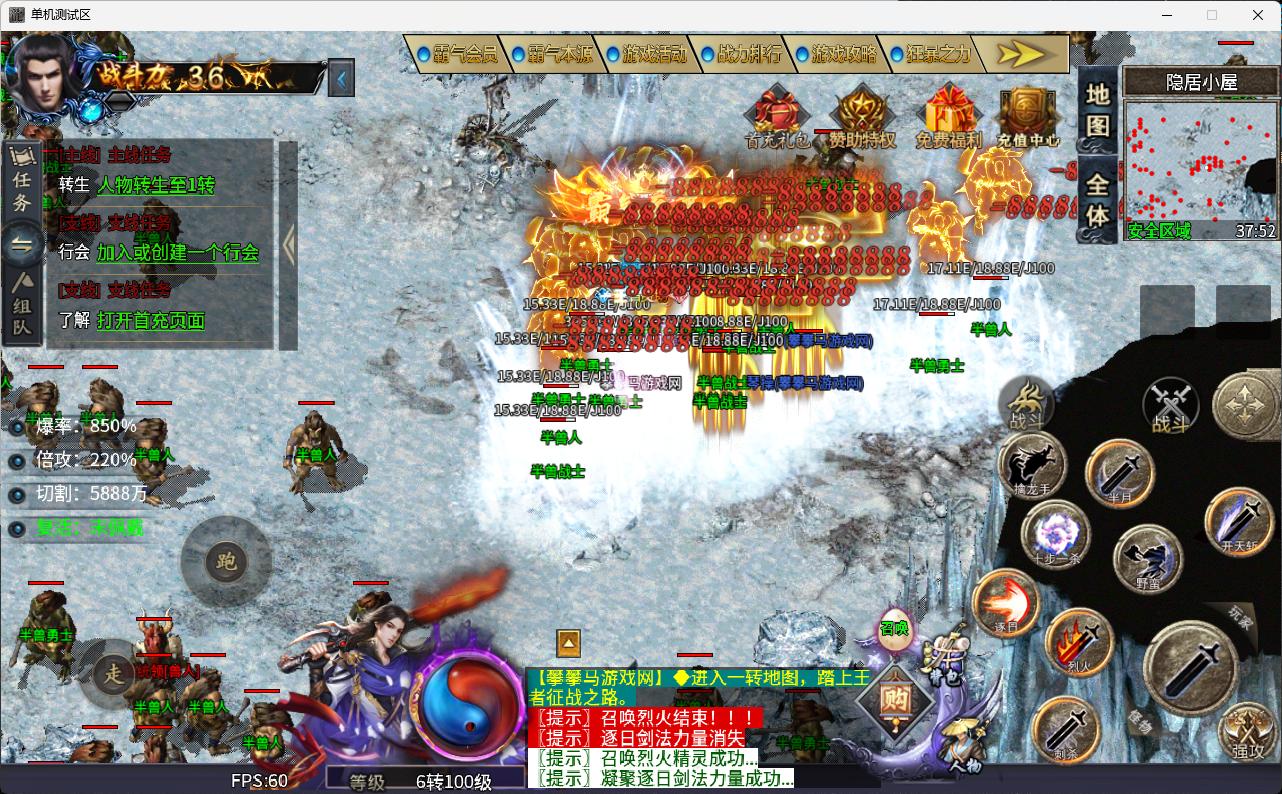
Task: Trigger the 野蛮 charge skill
Action: coord(1147,557)
